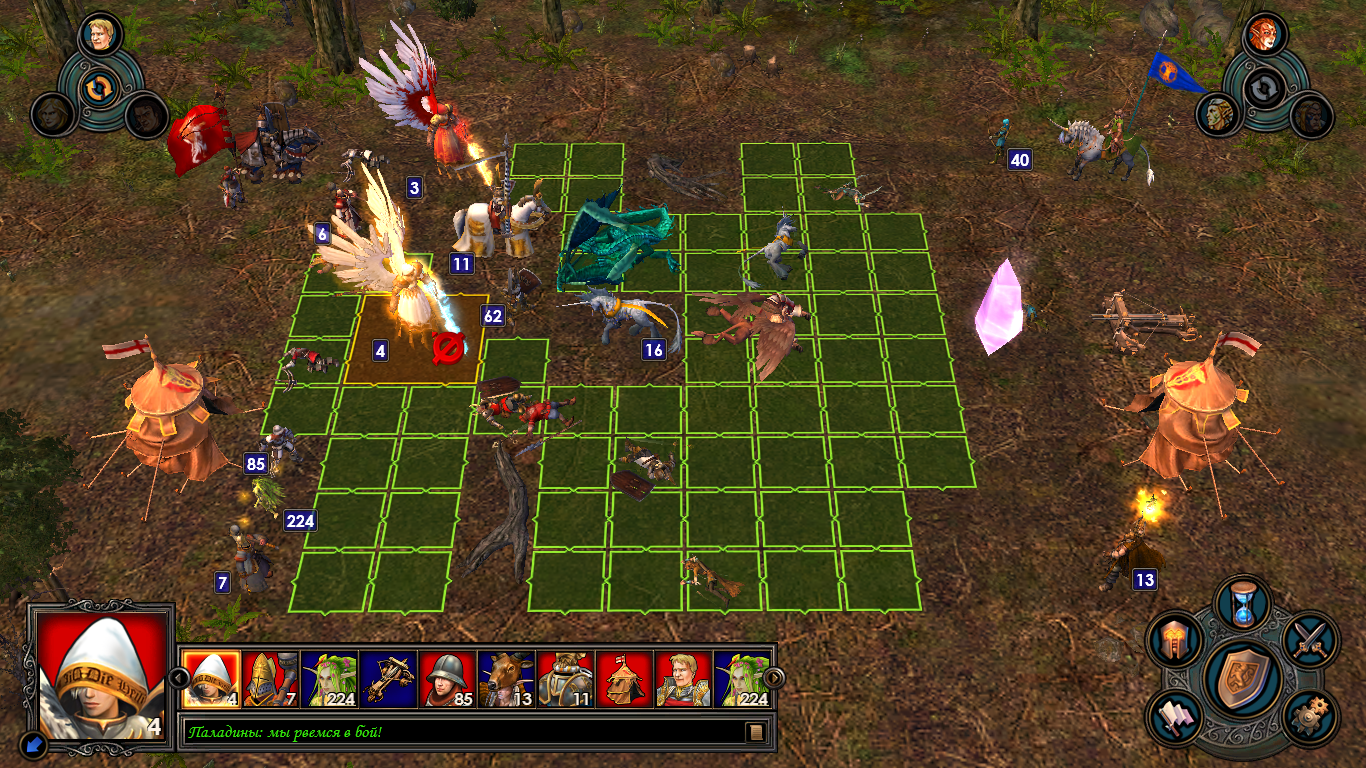Pick the first aid tent portrait

click(x=624, y=680)
